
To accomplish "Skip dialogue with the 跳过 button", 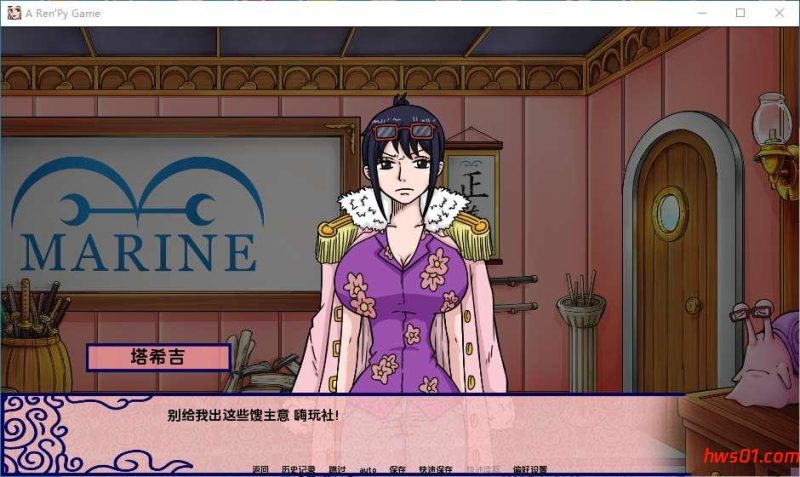I will pos(337,469).
